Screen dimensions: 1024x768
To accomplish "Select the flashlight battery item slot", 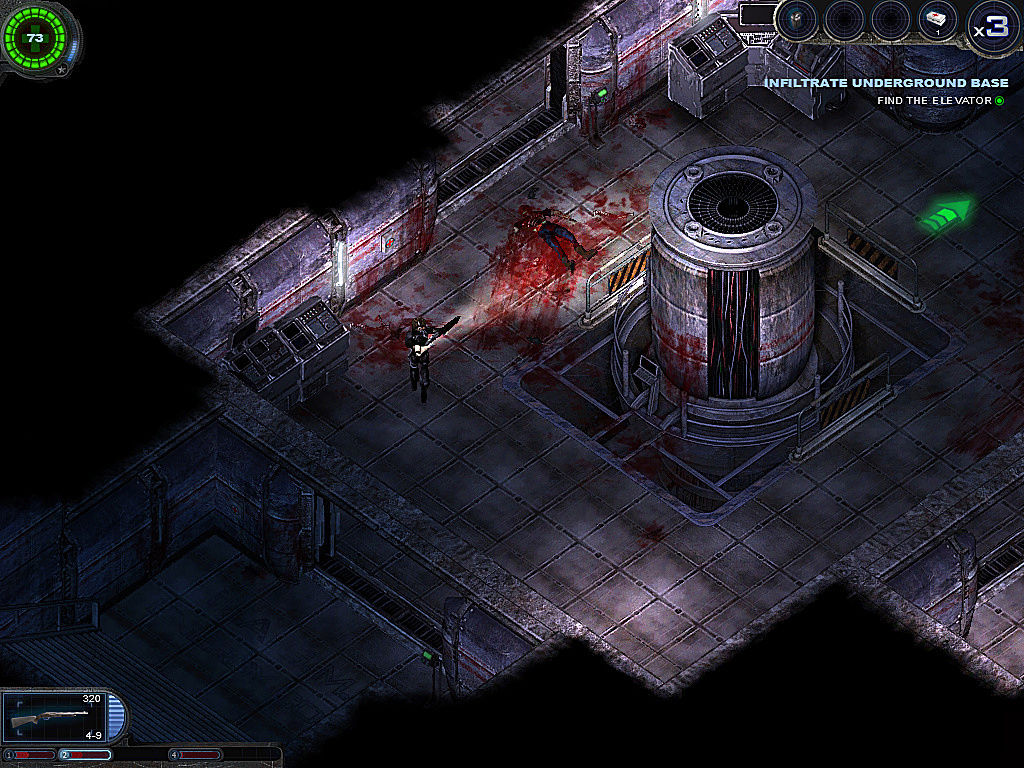I will click(x=797, y=21).
